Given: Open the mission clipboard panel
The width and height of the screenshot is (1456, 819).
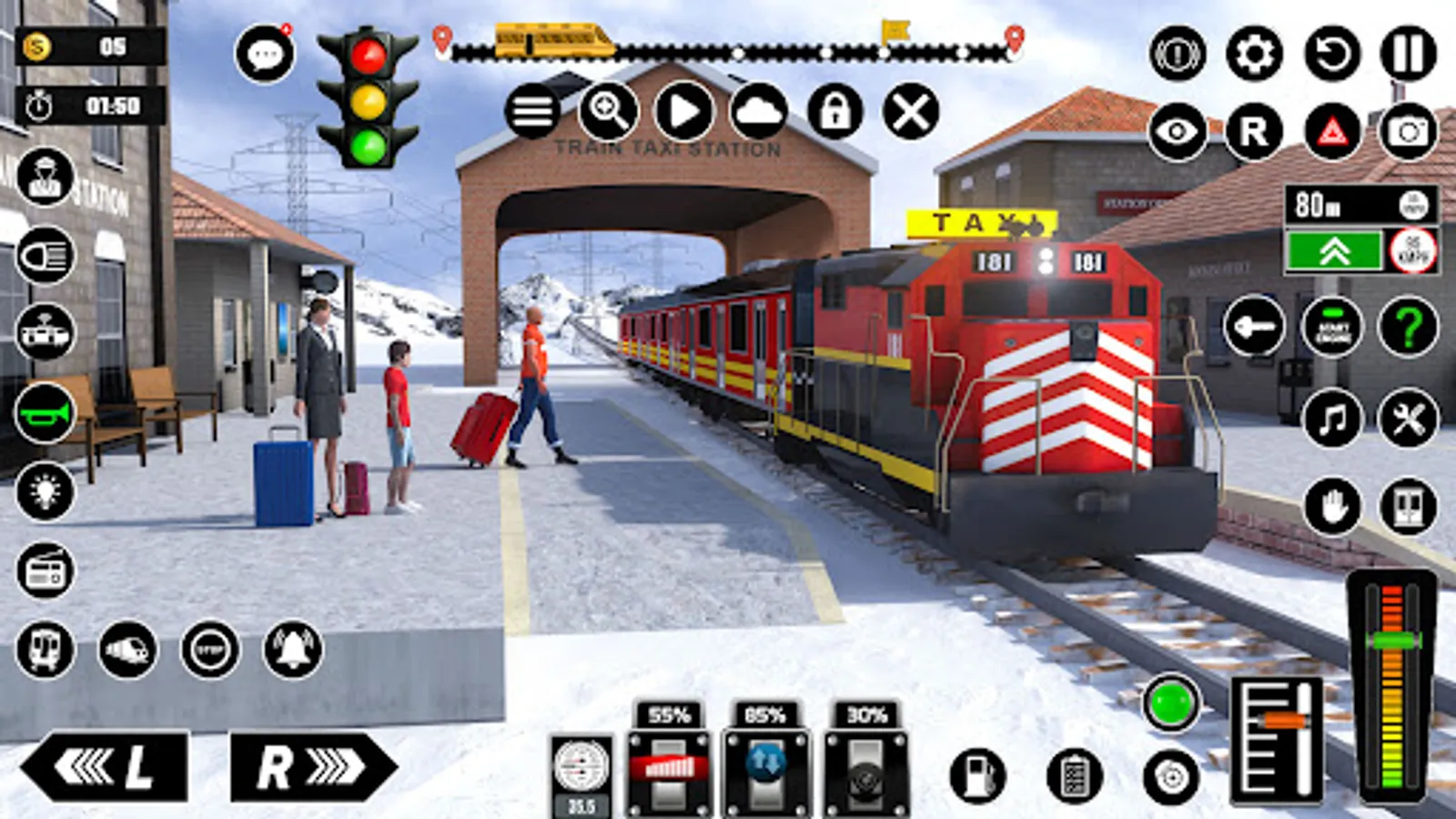Looking at the screenshot, I should point(1076,778).
